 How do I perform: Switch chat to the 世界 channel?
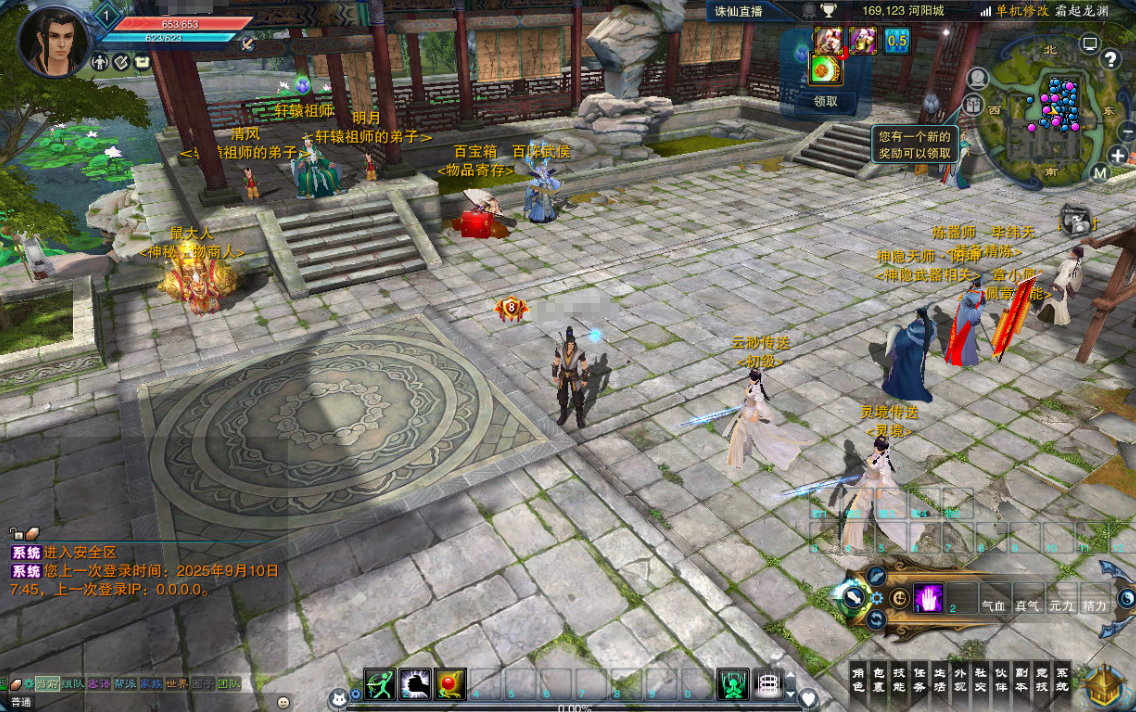[x=176, y=684]
